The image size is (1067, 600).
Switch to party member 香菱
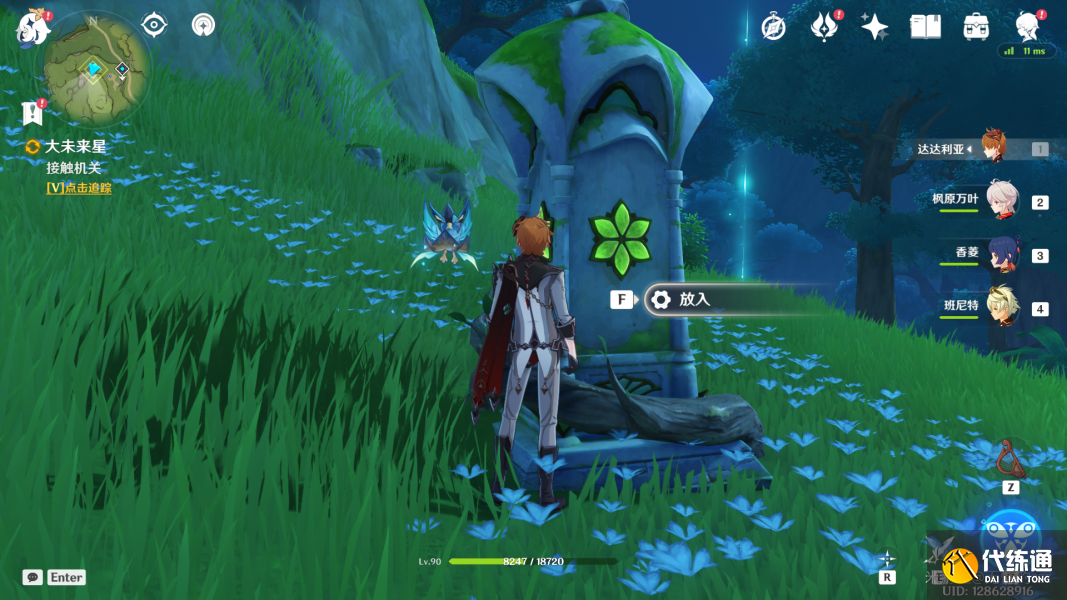1002,254
